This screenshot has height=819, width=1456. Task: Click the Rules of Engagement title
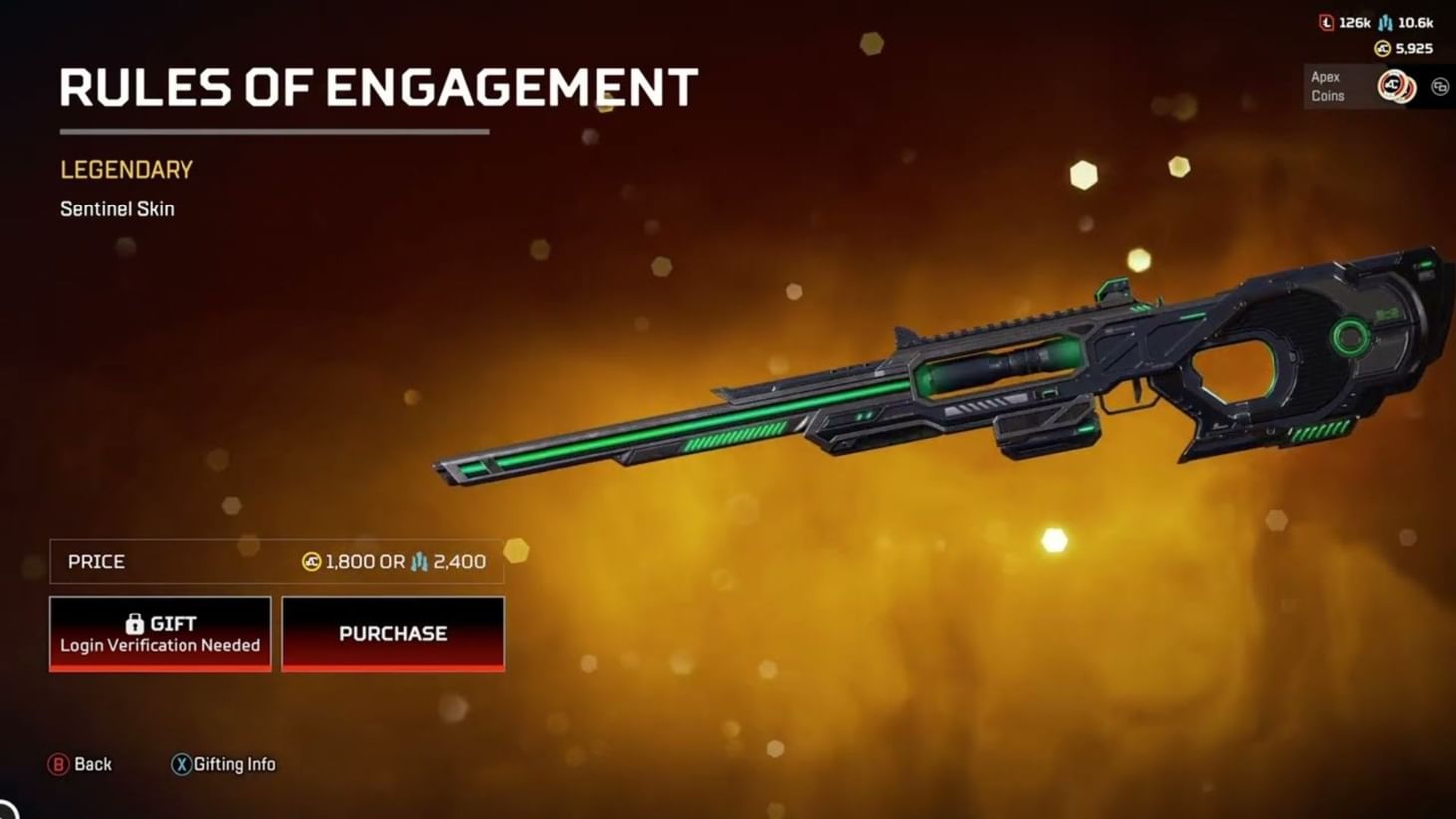(x=379, y=88)
